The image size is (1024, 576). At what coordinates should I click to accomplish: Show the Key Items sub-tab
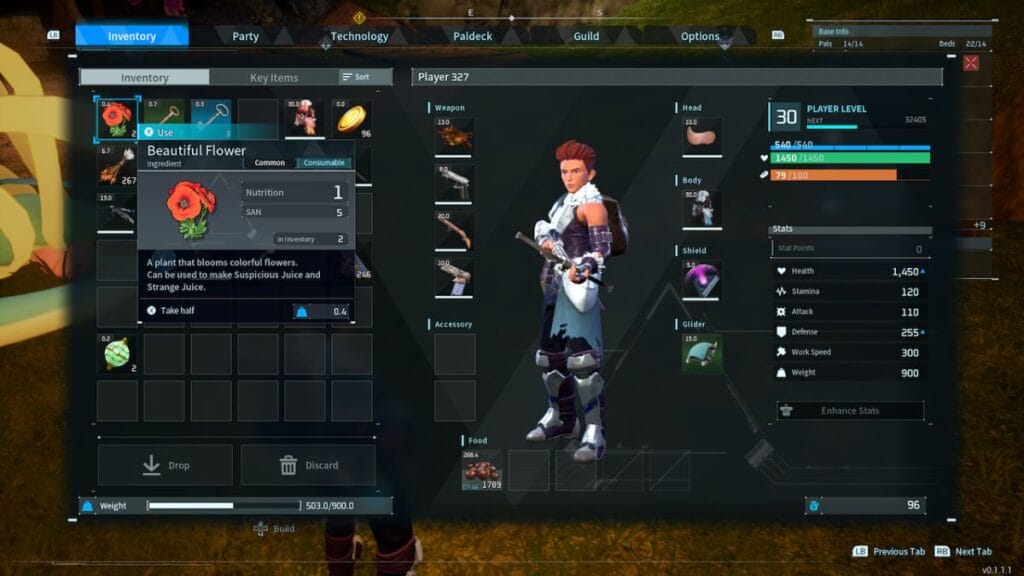(273, 77)
